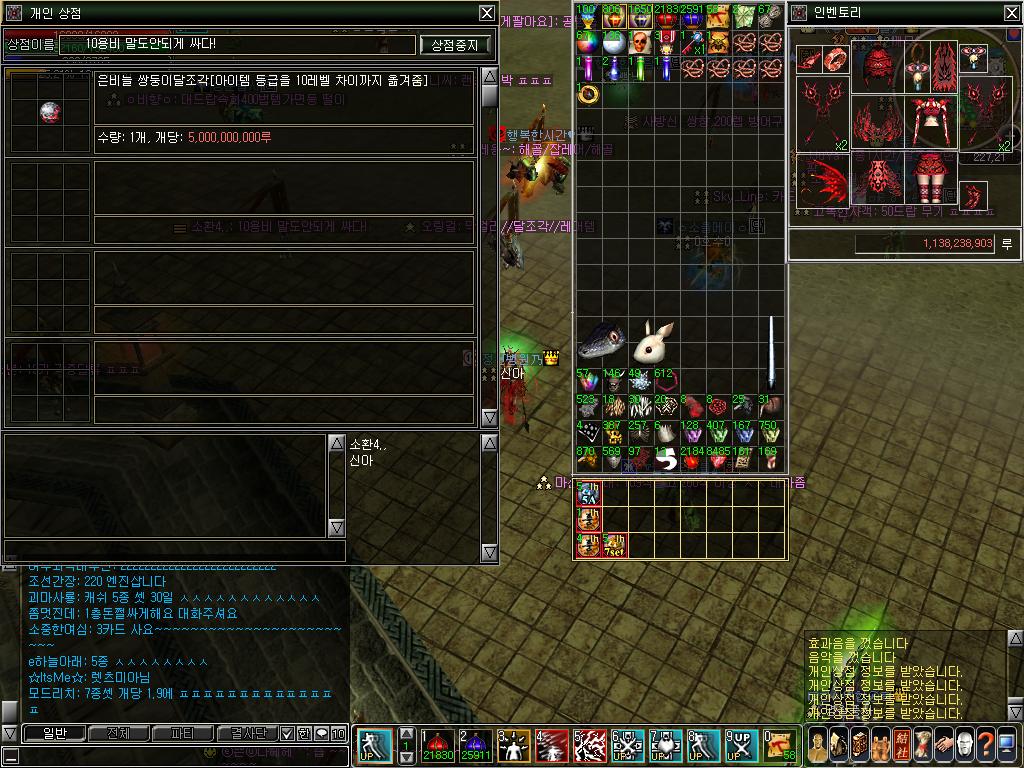Open the red question mark help icon
This screenshot has height=768, width=1024.
pos(985,745)
